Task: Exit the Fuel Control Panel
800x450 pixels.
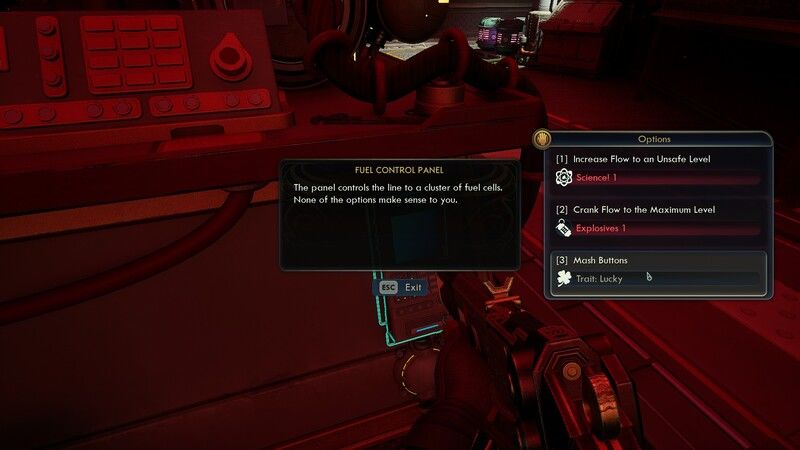Action: (x=400, y=287)
